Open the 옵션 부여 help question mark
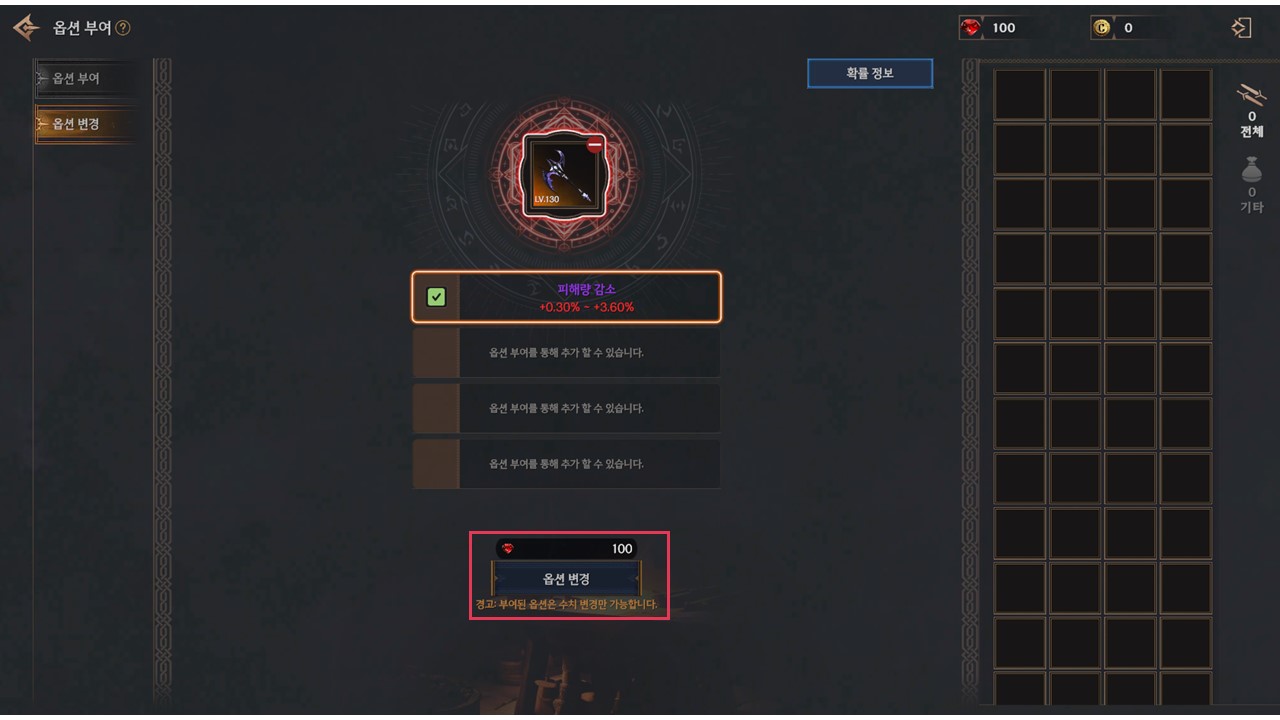 coord(123,28)
